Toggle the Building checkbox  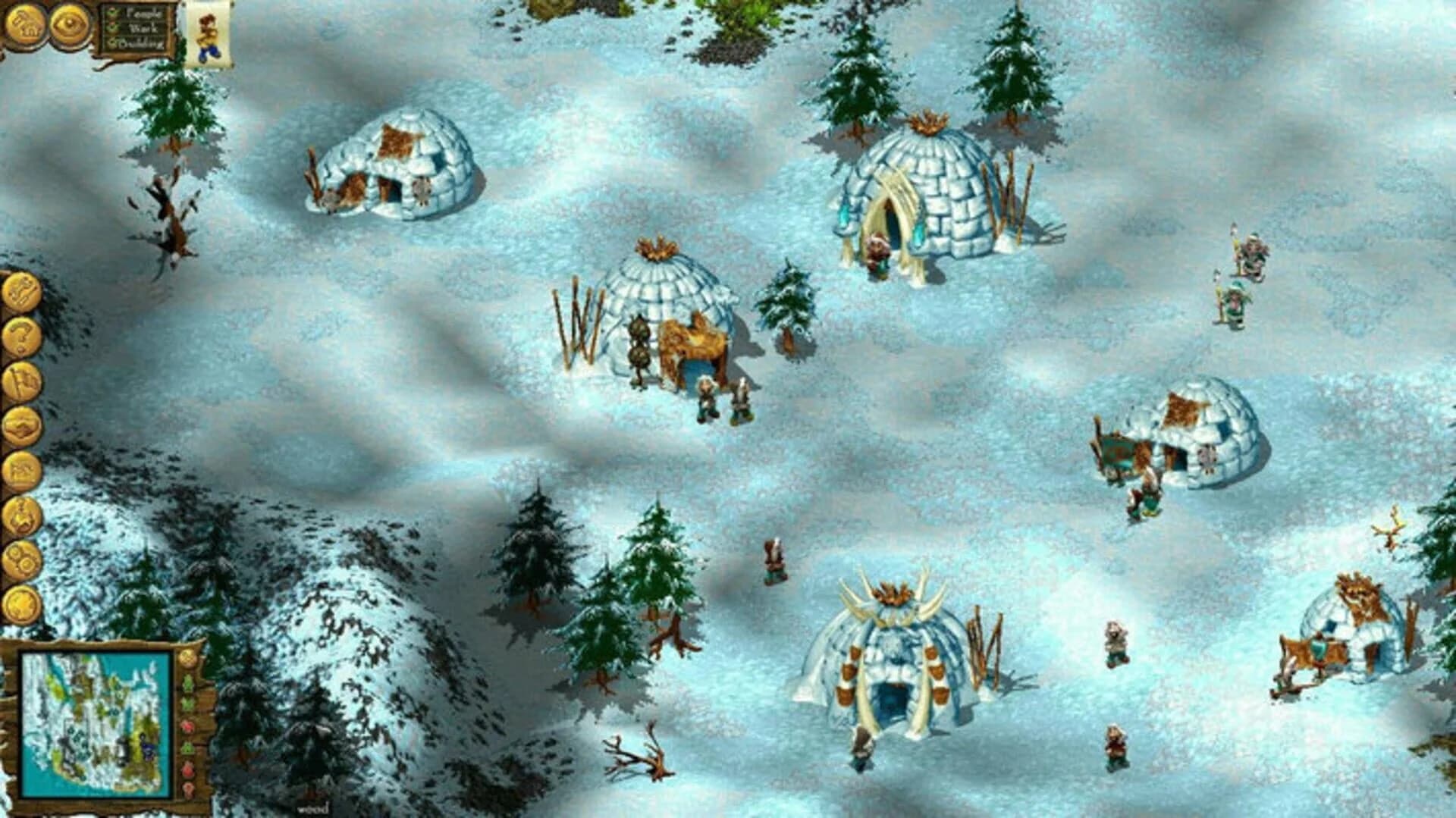tap(111, 44)
